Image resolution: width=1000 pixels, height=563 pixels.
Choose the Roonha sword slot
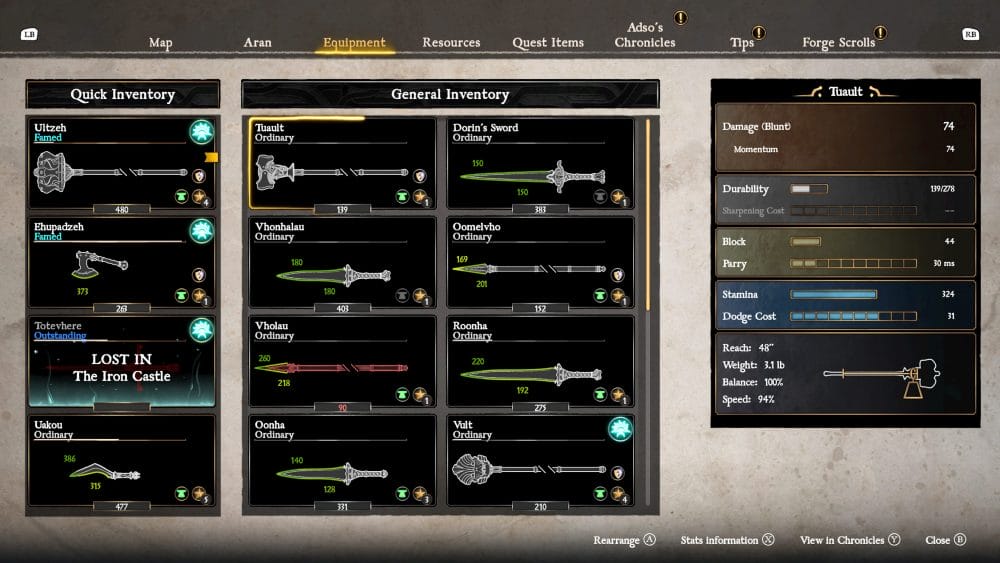pyautogui.click(x=540, y=362)
